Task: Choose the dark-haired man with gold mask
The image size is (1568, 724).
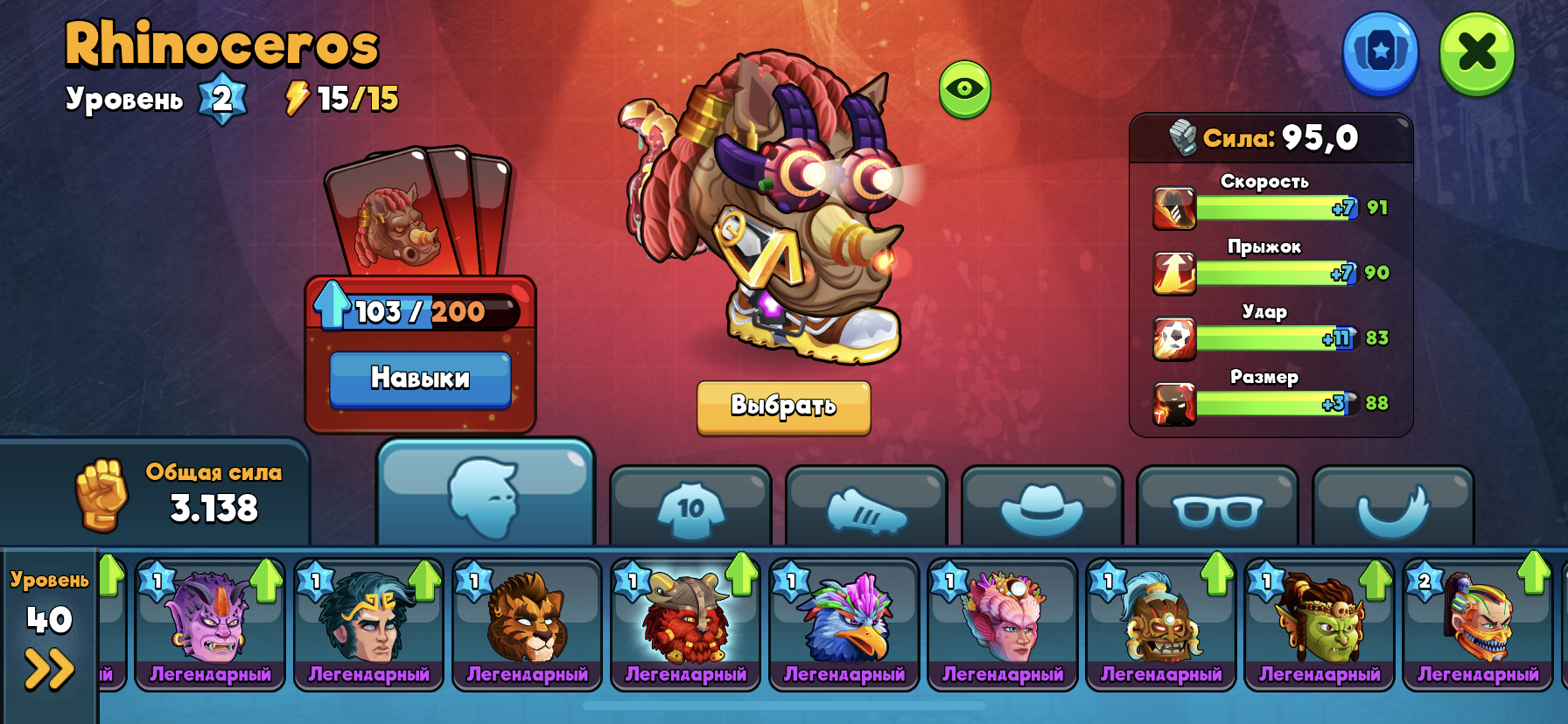Action: (x=368, y=624)
